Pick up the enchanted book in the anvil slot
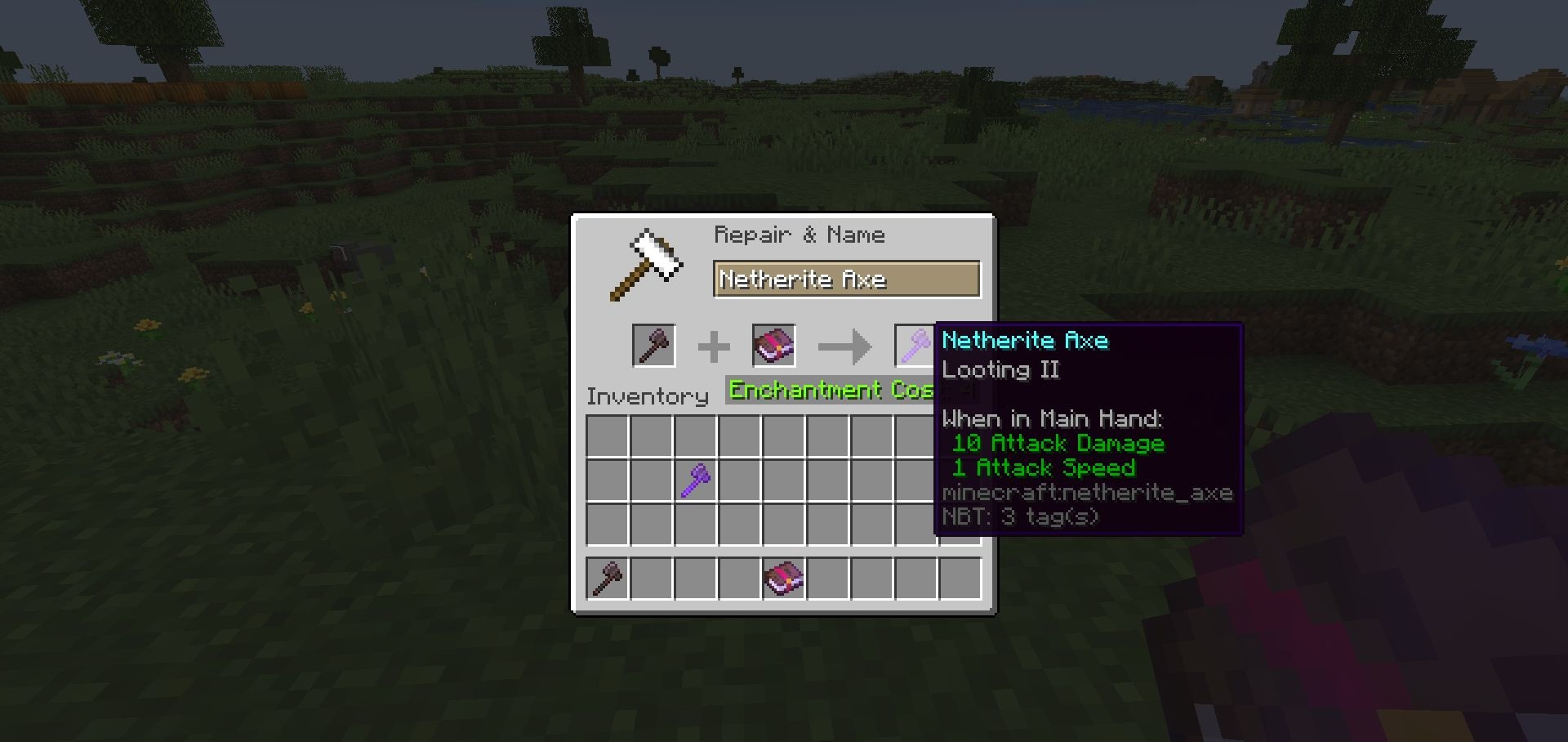This screenshot has width=1568, height=742. click(773, 346)
